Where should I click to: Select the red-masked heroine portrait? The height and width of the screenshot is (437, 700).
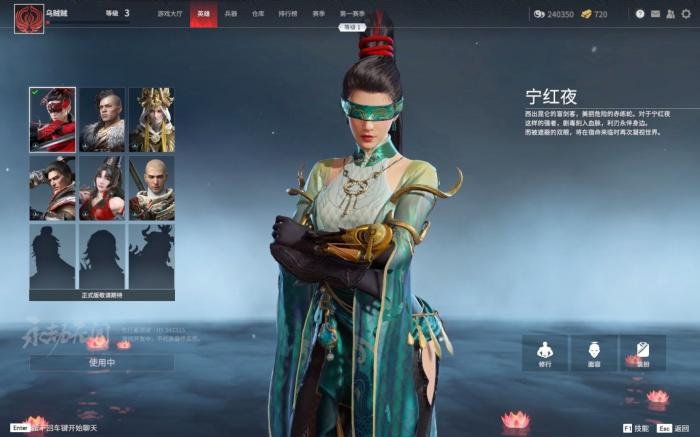[x=52, y=119]
